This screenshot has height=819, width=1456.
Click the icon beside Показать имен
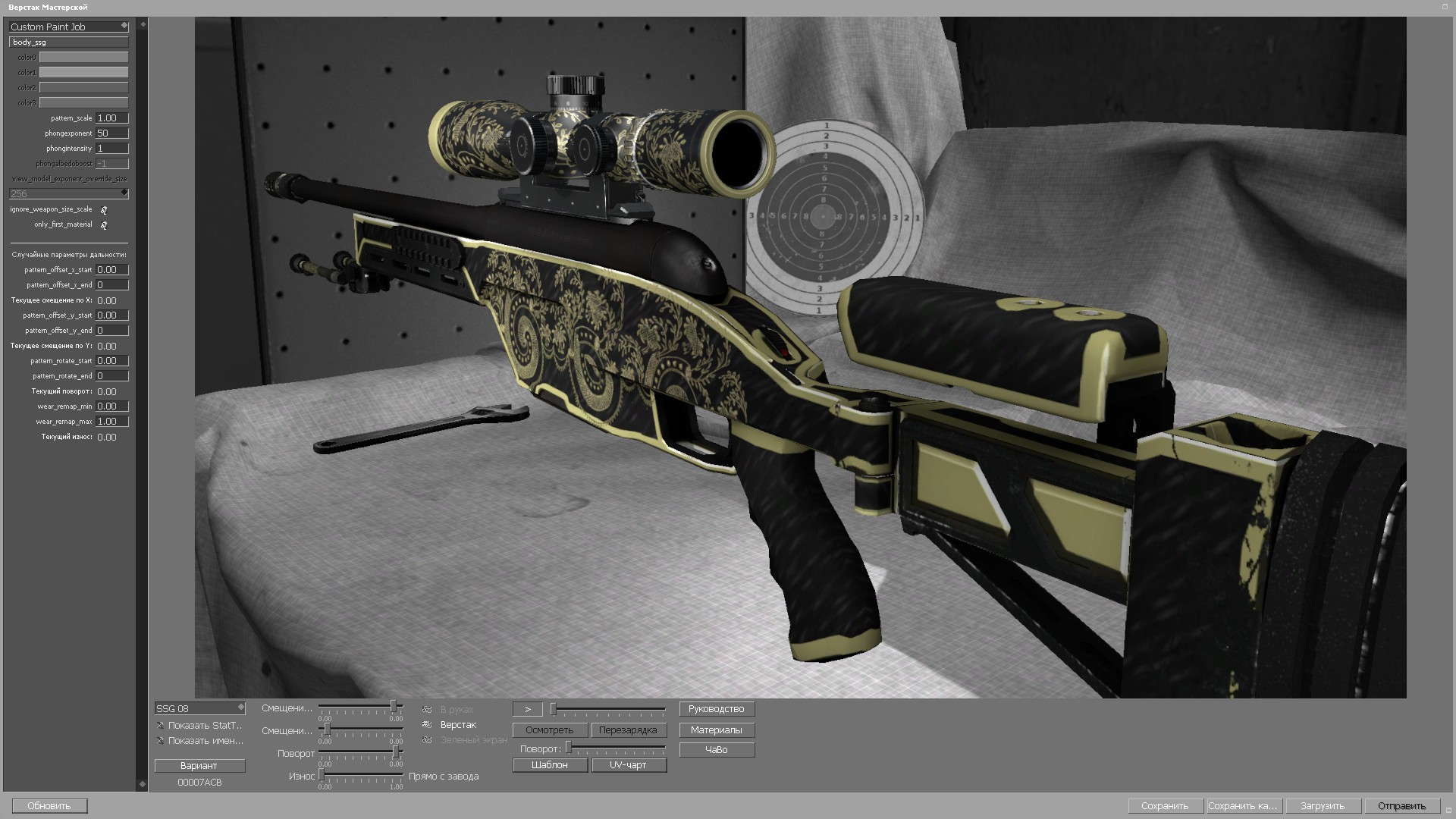pyautogui.click(x=161, y=740)
